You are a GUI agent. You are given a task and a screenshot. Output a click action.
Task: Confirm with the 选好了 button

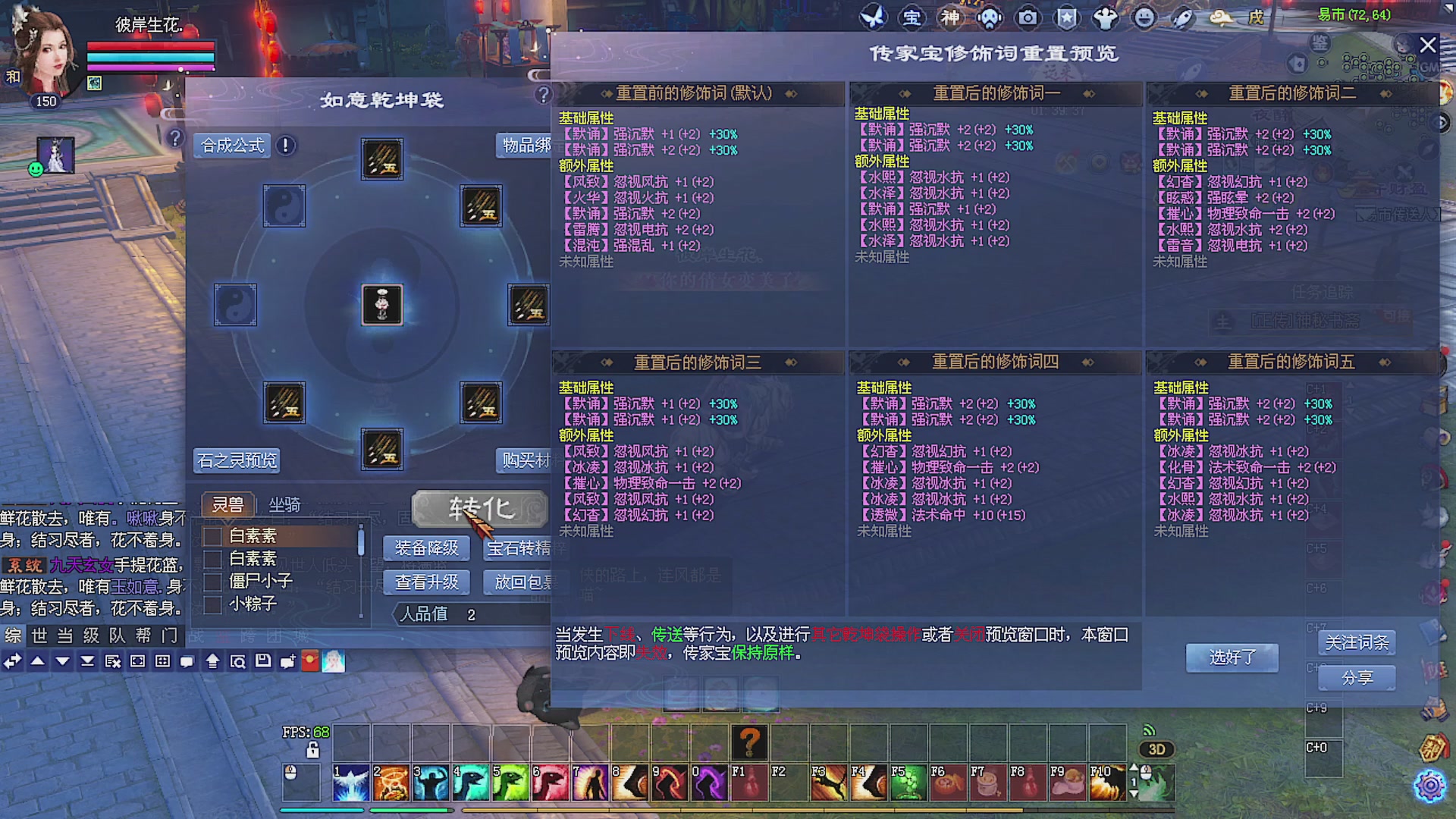1231,657
